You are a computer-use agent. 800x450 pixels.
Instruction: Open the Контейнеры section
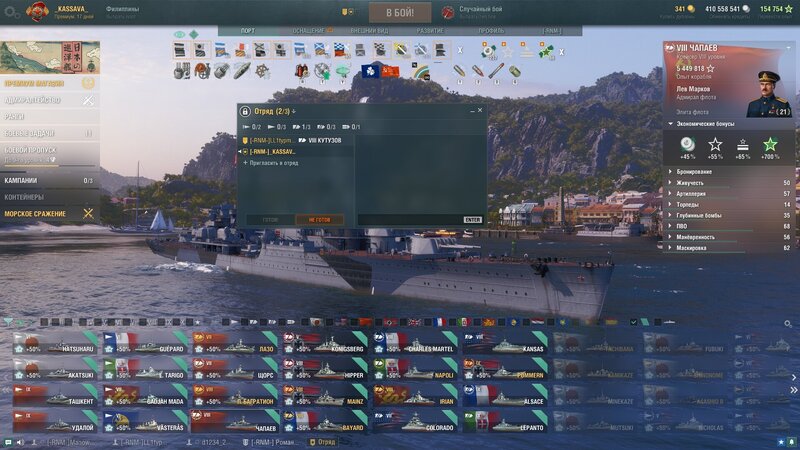[25, 197]
